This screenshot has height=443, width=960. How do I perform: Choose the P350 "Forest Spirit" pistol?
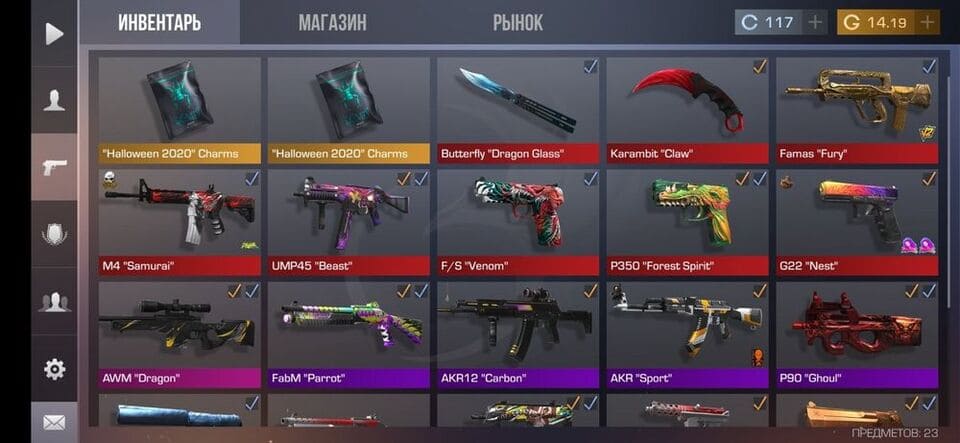point(687,220)
